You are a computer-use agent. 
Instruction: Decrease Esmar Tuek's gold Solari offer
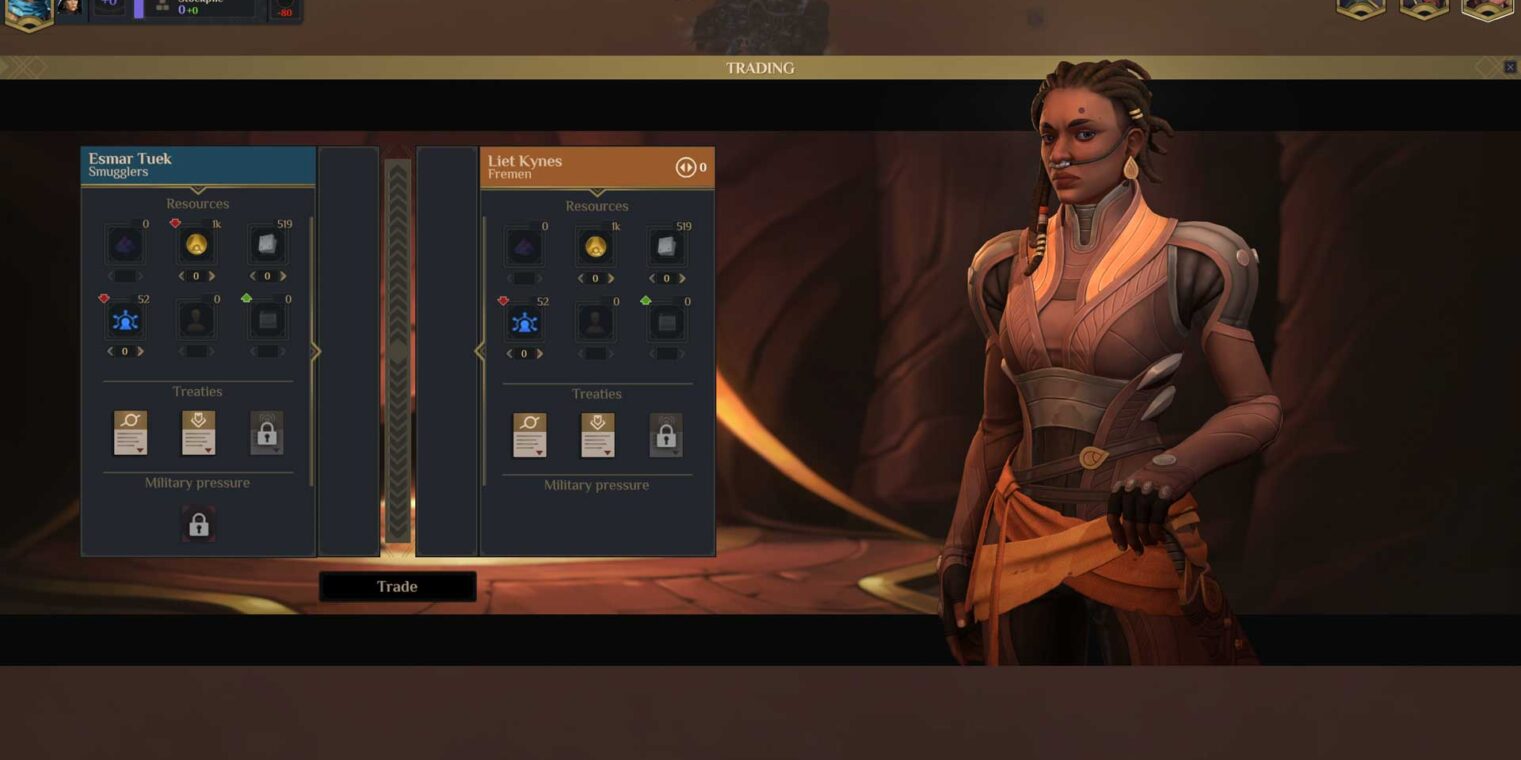click(181, 276)
